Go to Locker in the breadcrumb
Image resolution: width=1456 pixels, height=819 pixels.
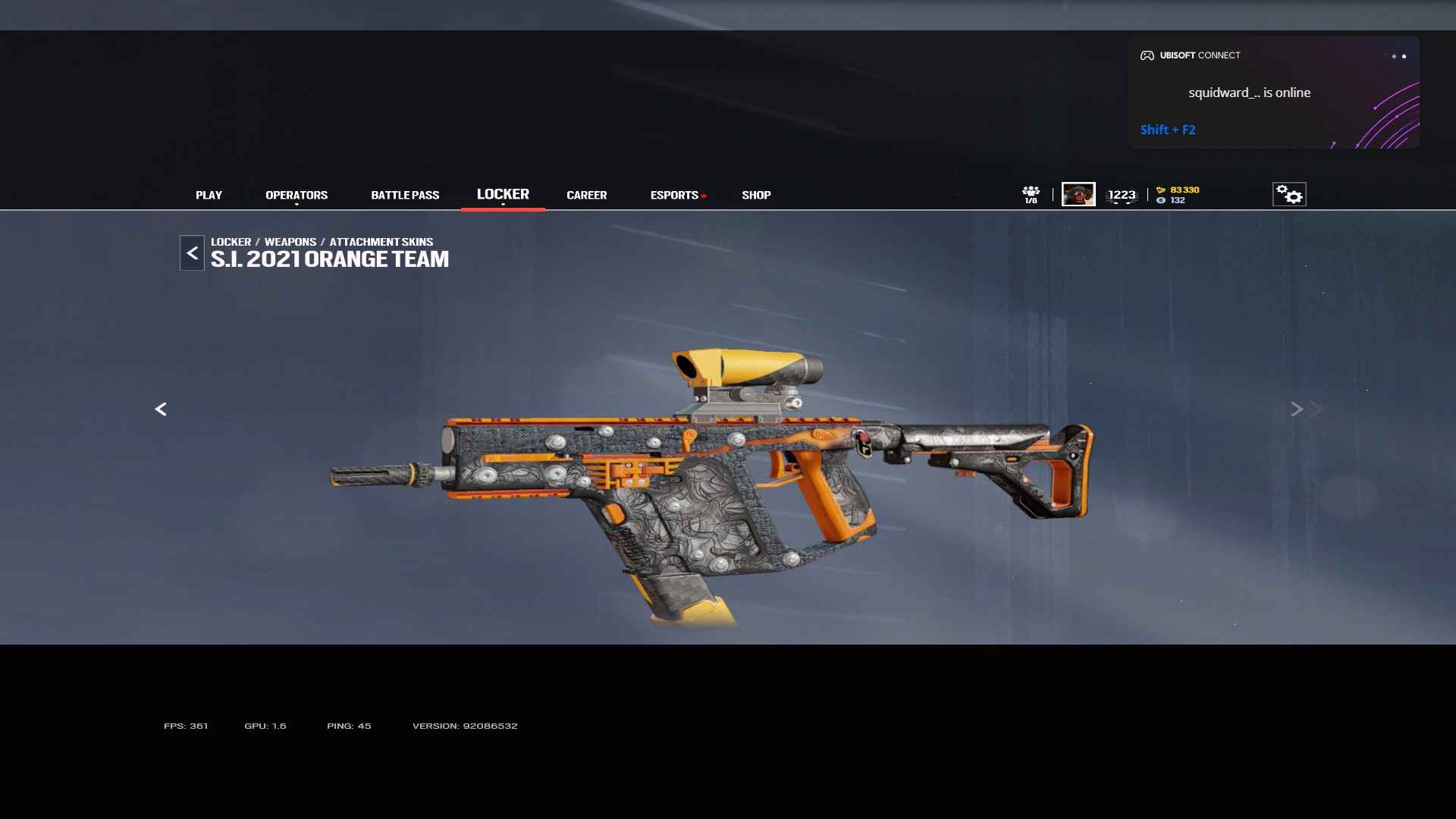tap(231, 242)
